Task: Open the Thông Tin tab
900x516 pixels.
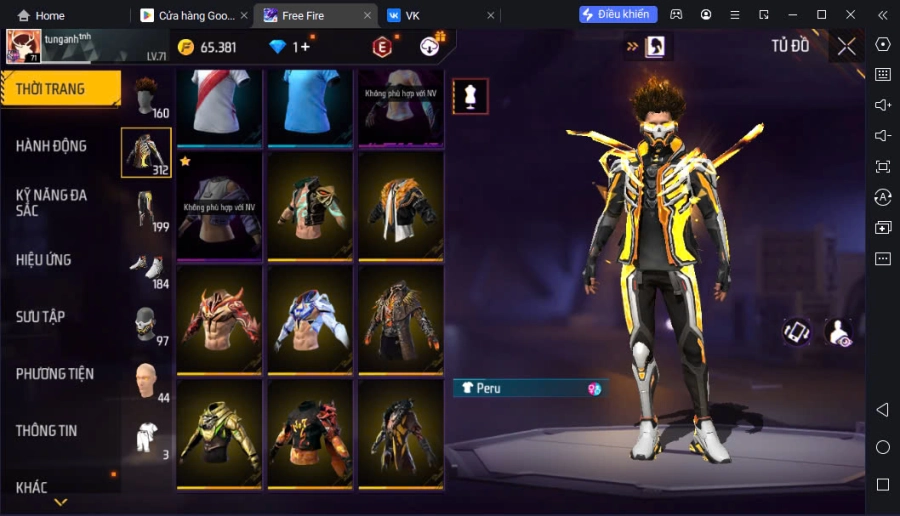Action: click(x=46, y=431)
